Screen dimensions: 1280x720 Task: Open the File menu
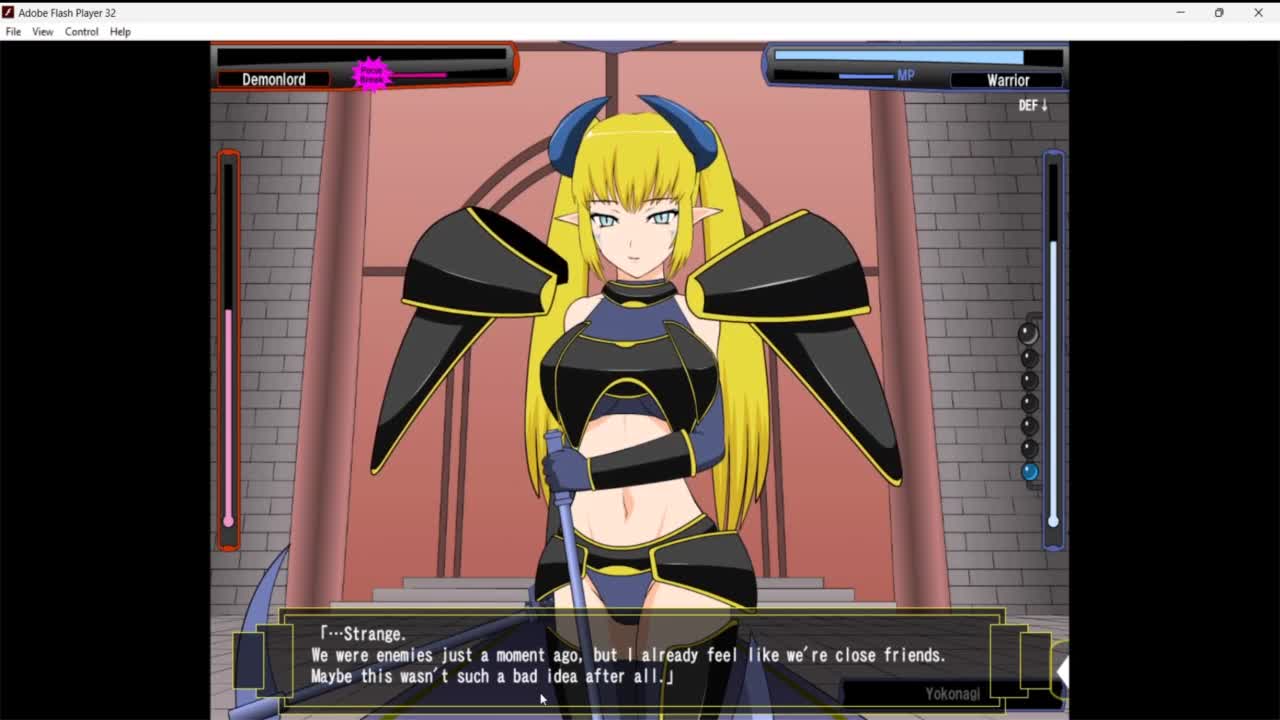(13, 32)
